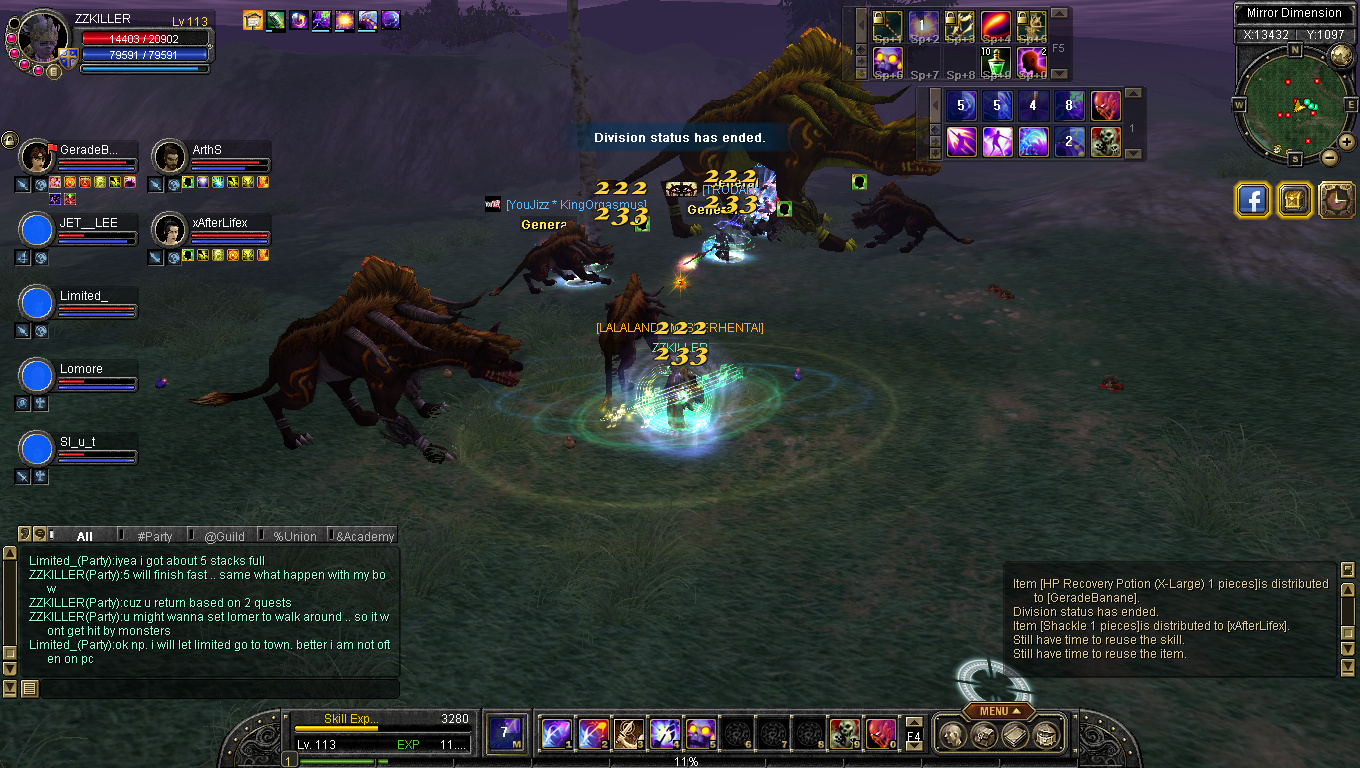1360x768 pixels.
Task: Cast the red fire streak skill in Sp+4
Action: [996, 25]
